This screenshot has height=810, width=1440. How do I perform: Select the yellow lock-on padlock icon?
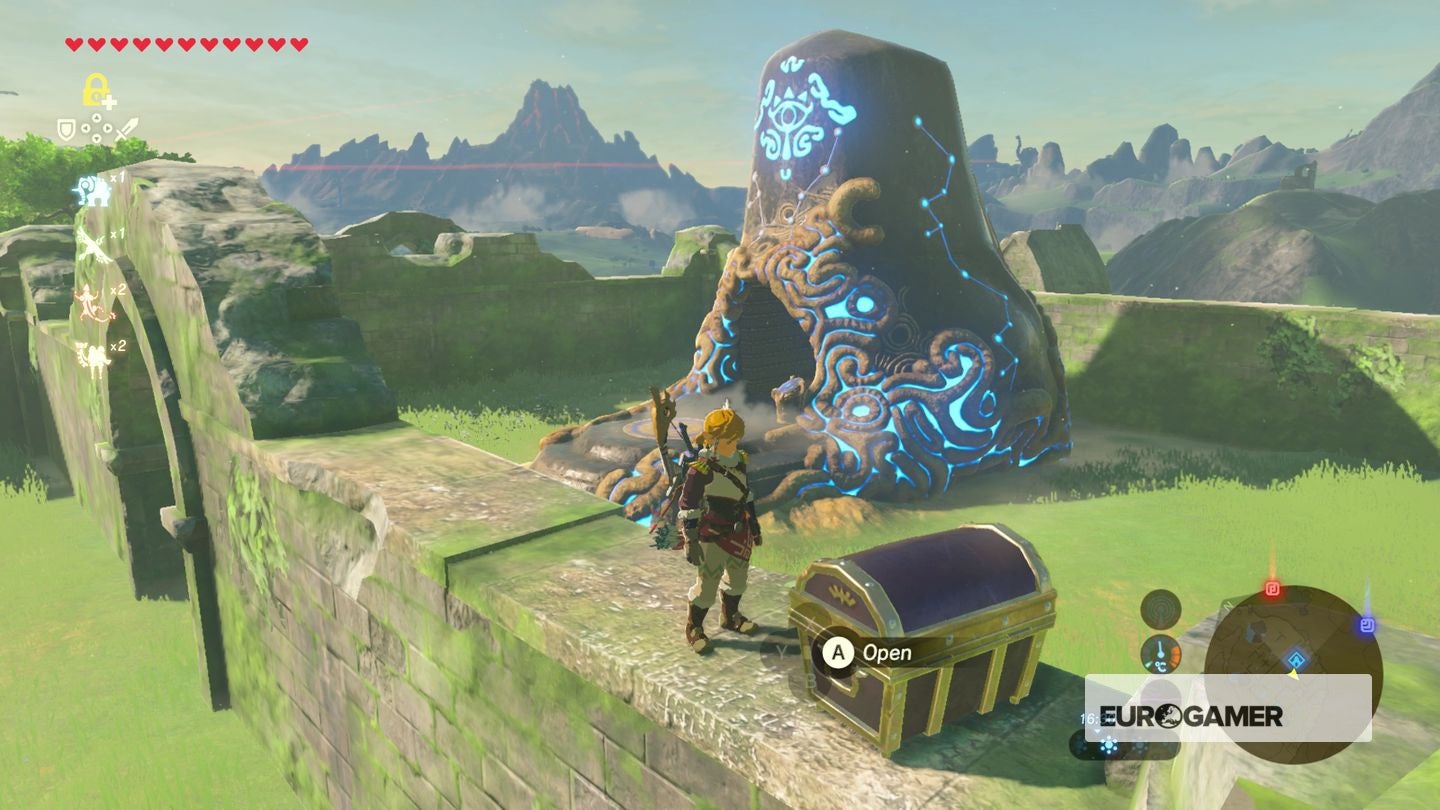pos(96,89)
